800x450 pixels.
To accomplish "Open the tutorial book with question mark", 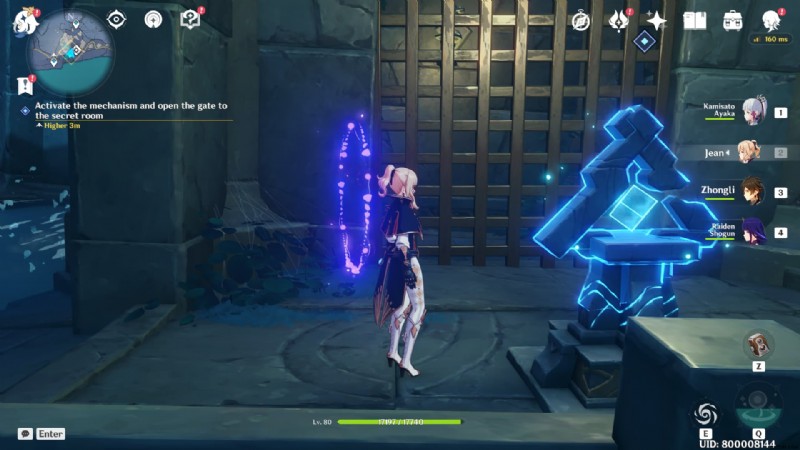I will pyautogui.click(x=190, y=19).
